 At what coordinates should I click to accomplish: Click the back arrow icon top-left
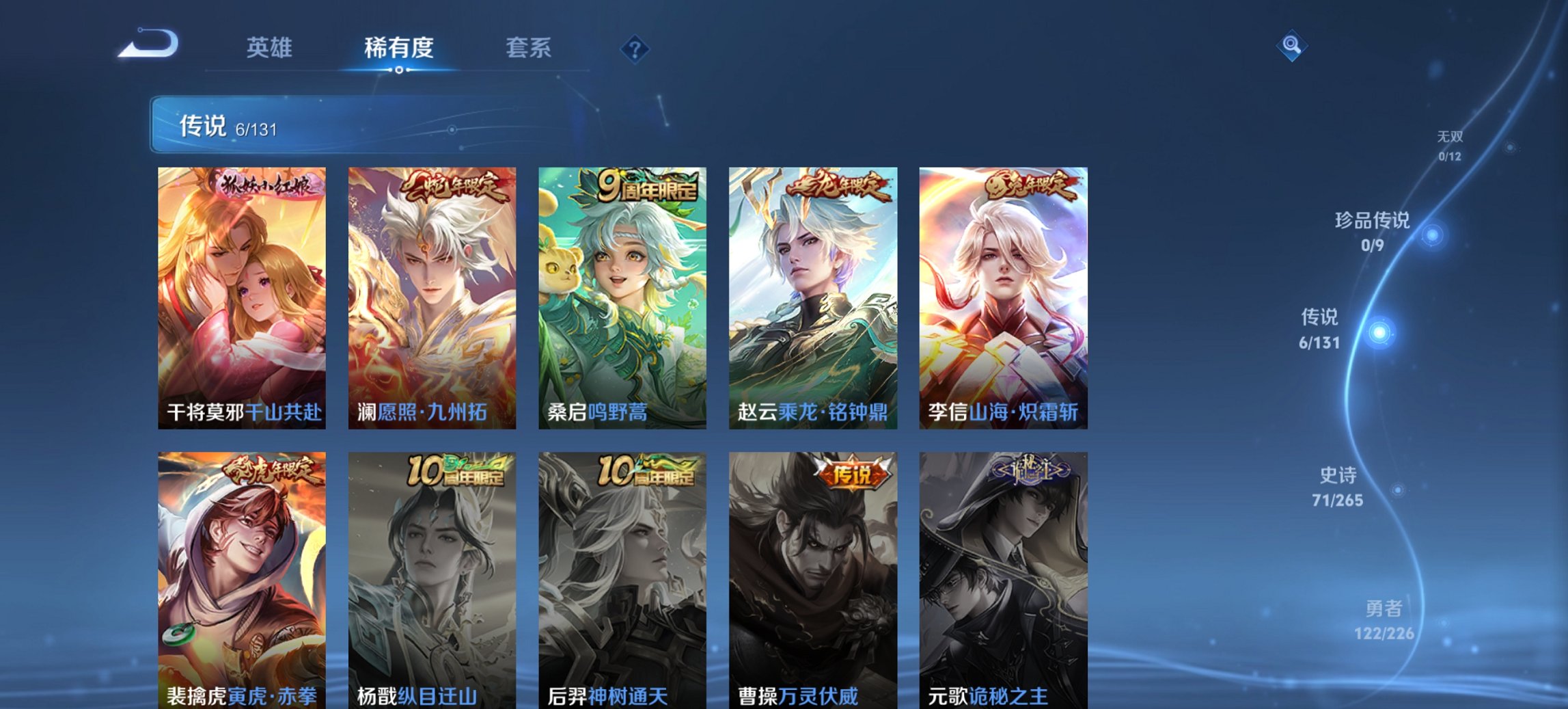(146, 43)
